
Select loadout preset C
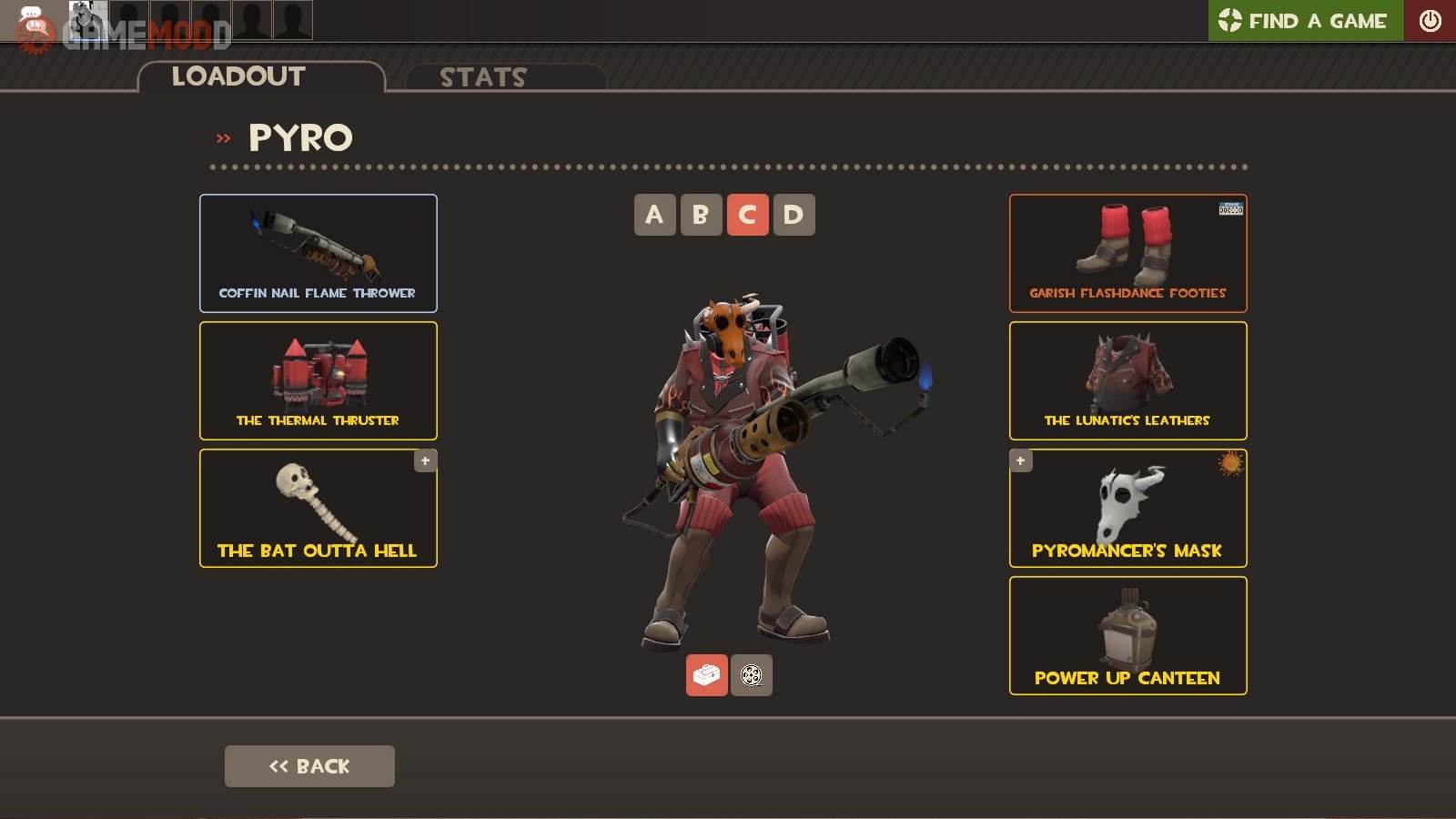[747, 215]
